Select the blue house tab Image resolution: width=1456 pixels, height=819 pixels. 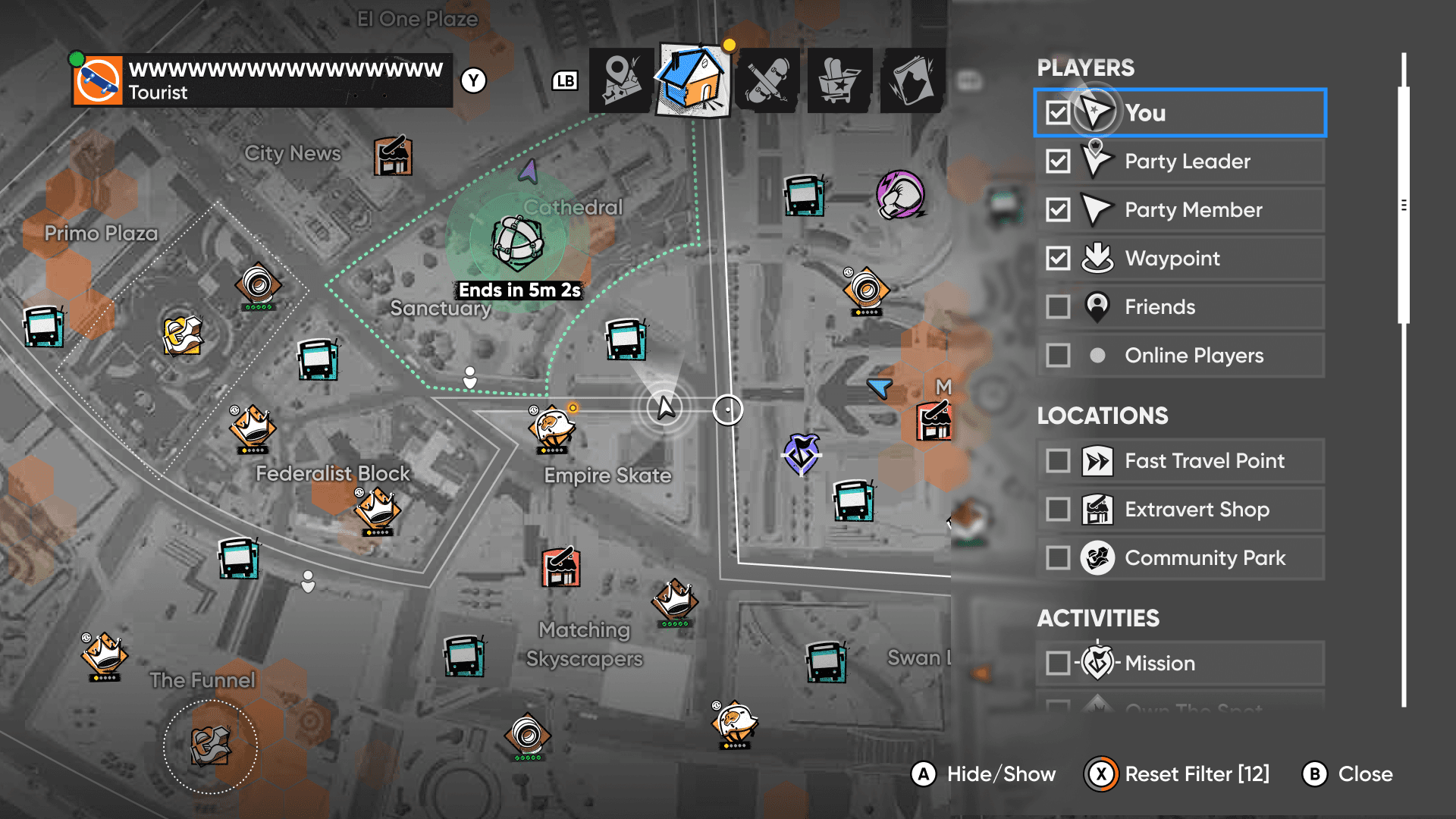tap(693, 80)
